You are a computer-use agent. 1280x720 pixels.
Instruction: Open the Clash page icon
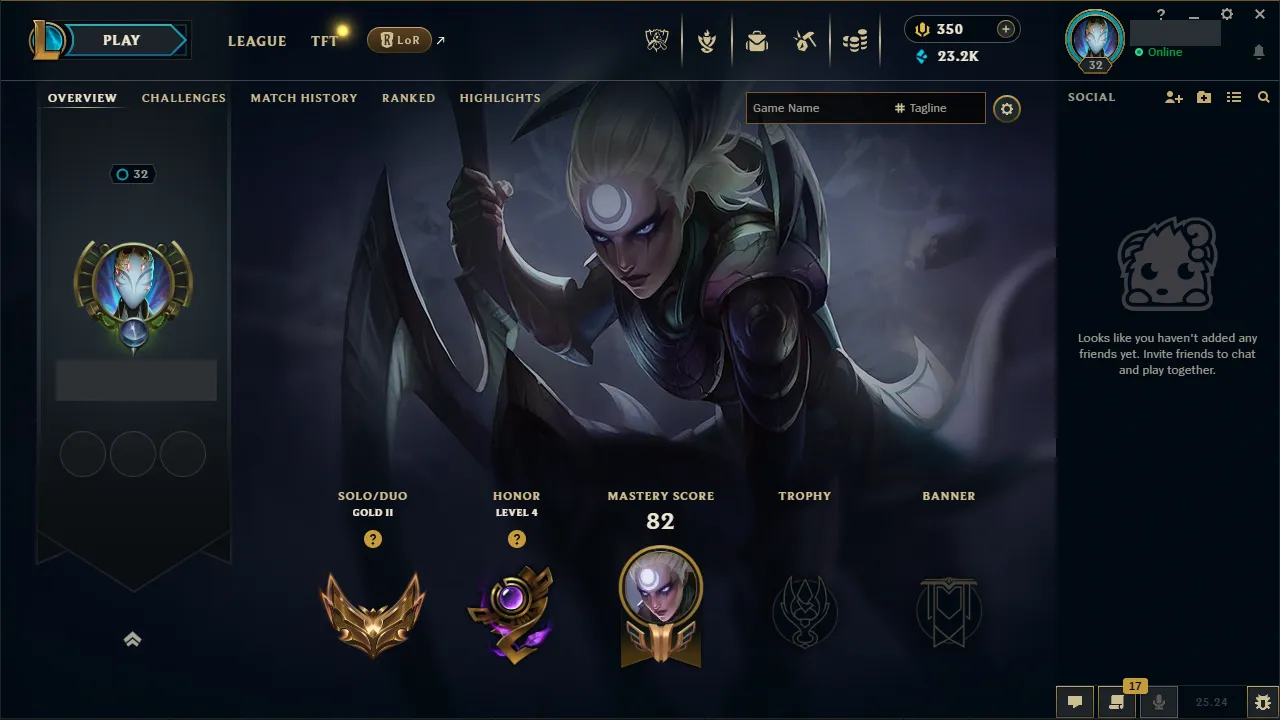tap(707, 40)
